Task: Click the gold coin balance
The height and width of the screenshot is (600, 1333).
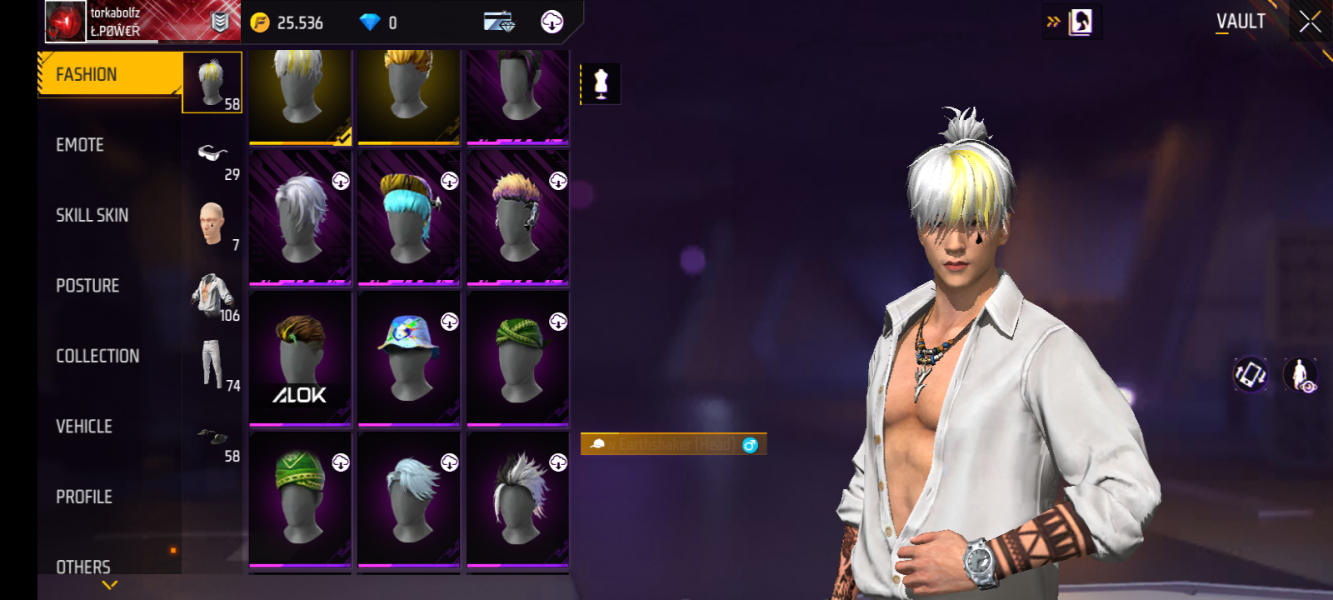Action: click(x=288, y=22)
